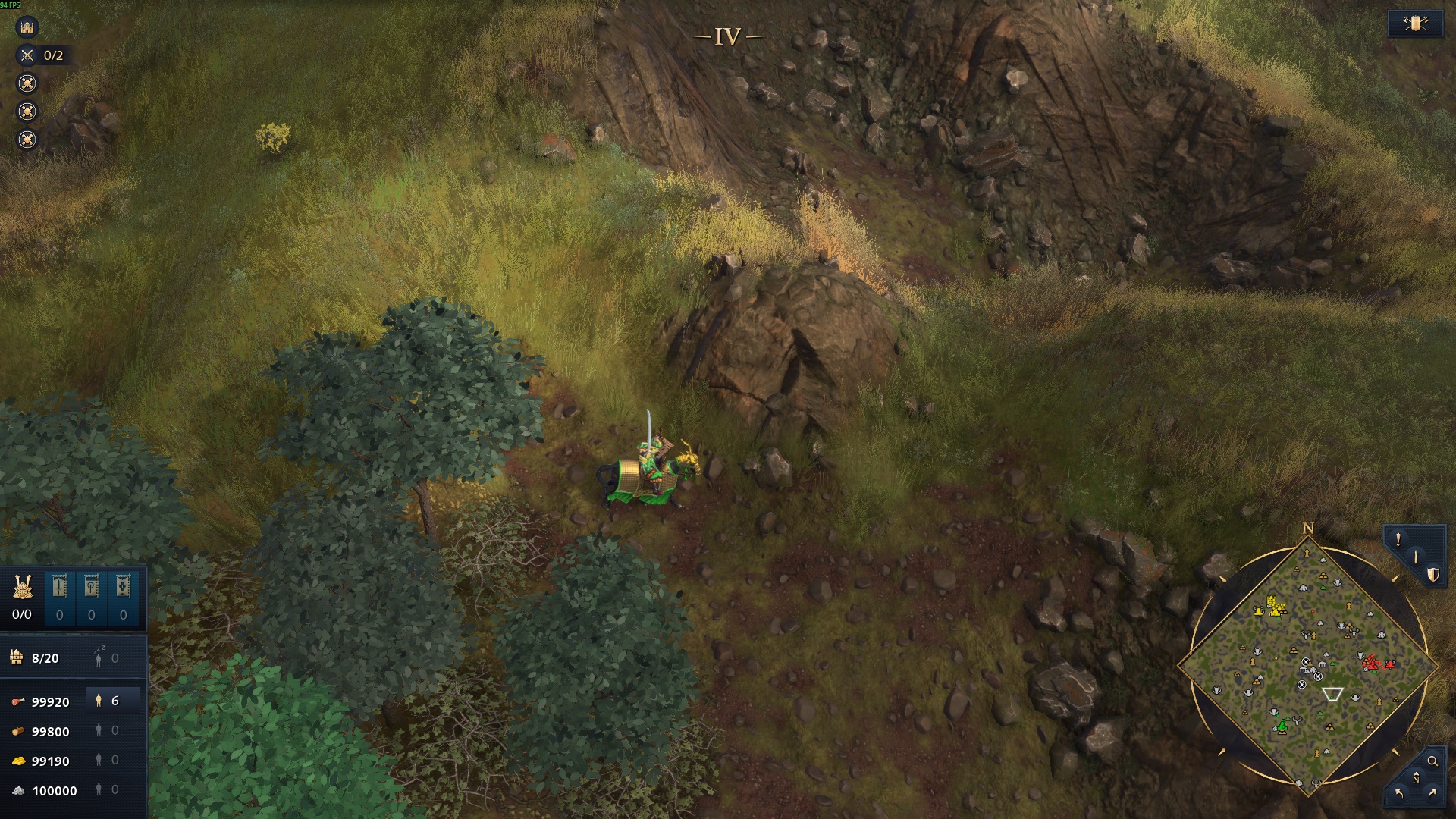Click the minimap to move the camera

click(x=1307, y=667)
